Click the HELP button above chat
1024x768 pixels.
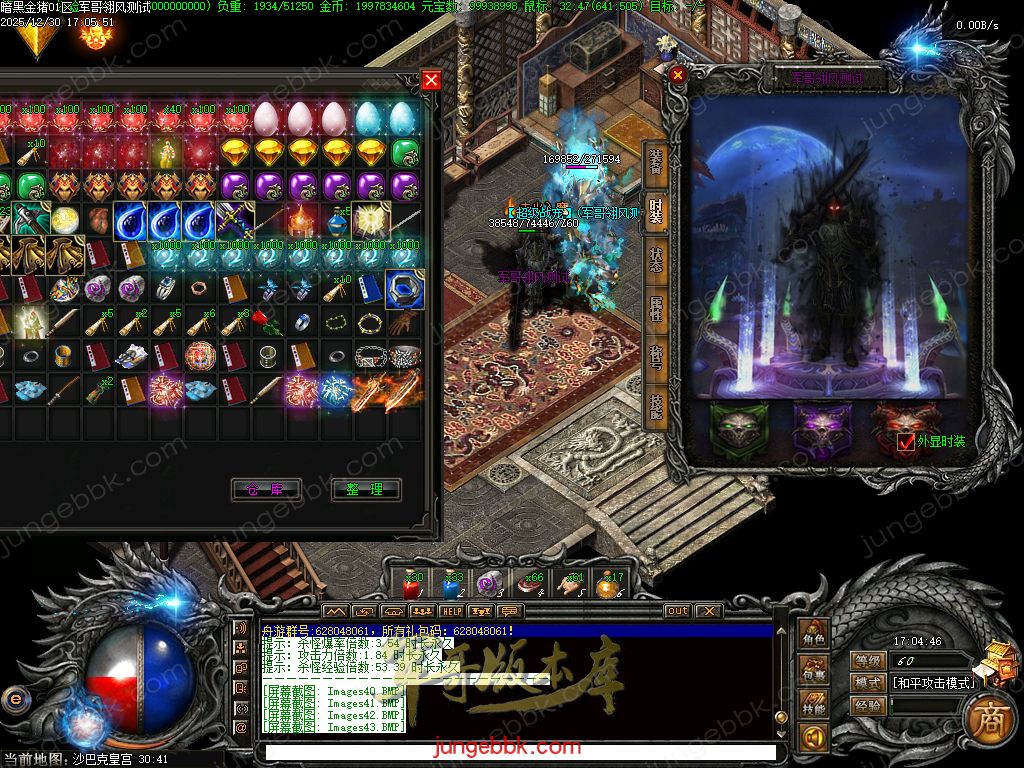coord(452,611)
